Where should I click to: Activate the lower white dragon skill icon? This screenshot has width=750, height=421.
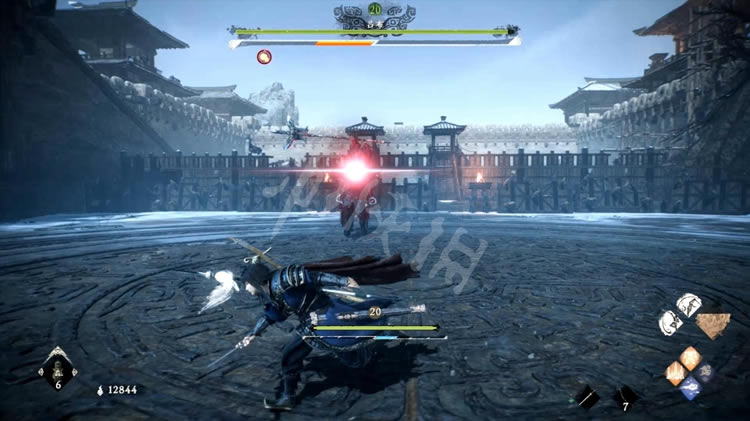669,322
